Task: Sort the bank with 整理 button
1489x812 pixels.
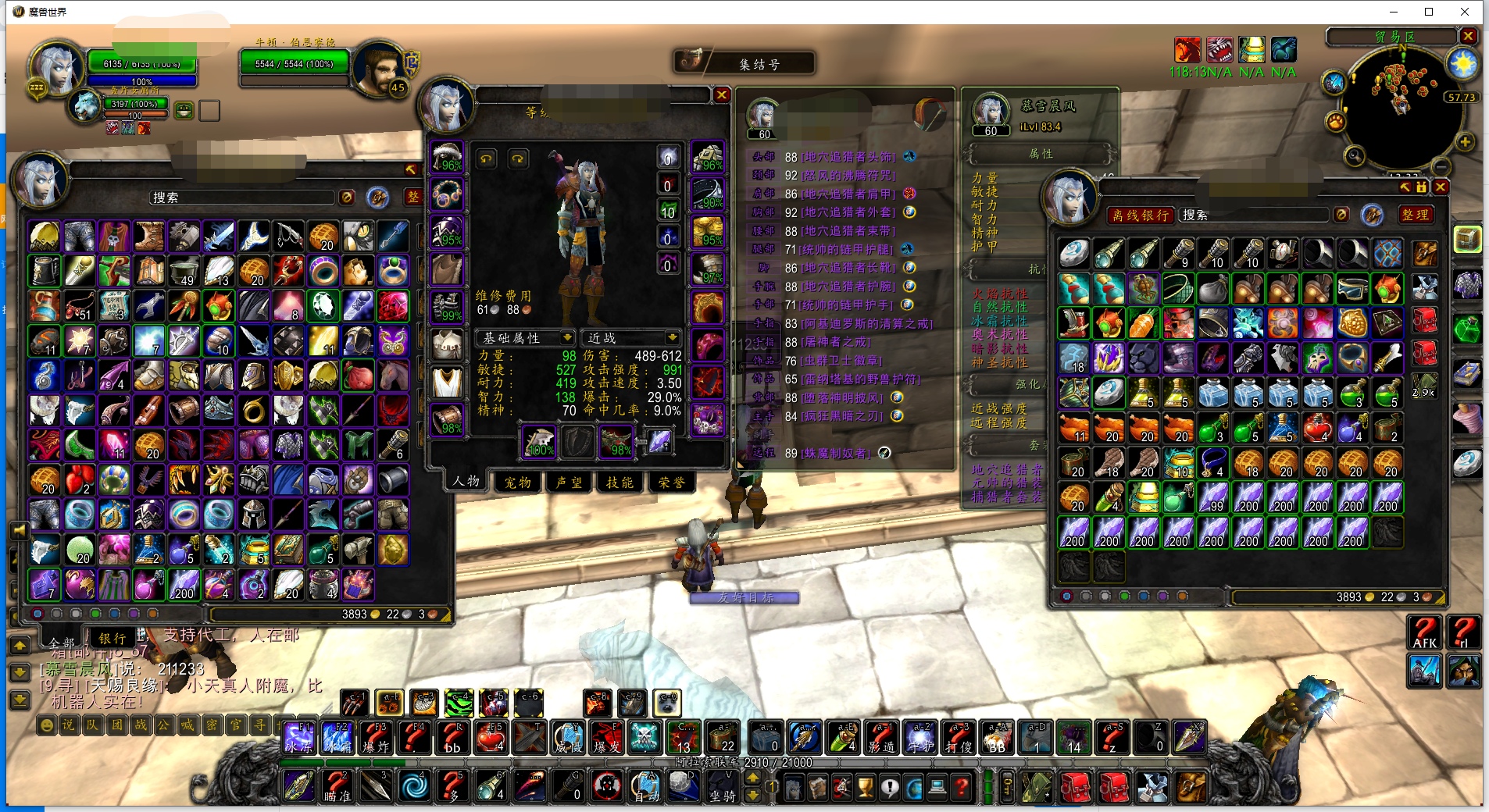Action: (1415, 215)
